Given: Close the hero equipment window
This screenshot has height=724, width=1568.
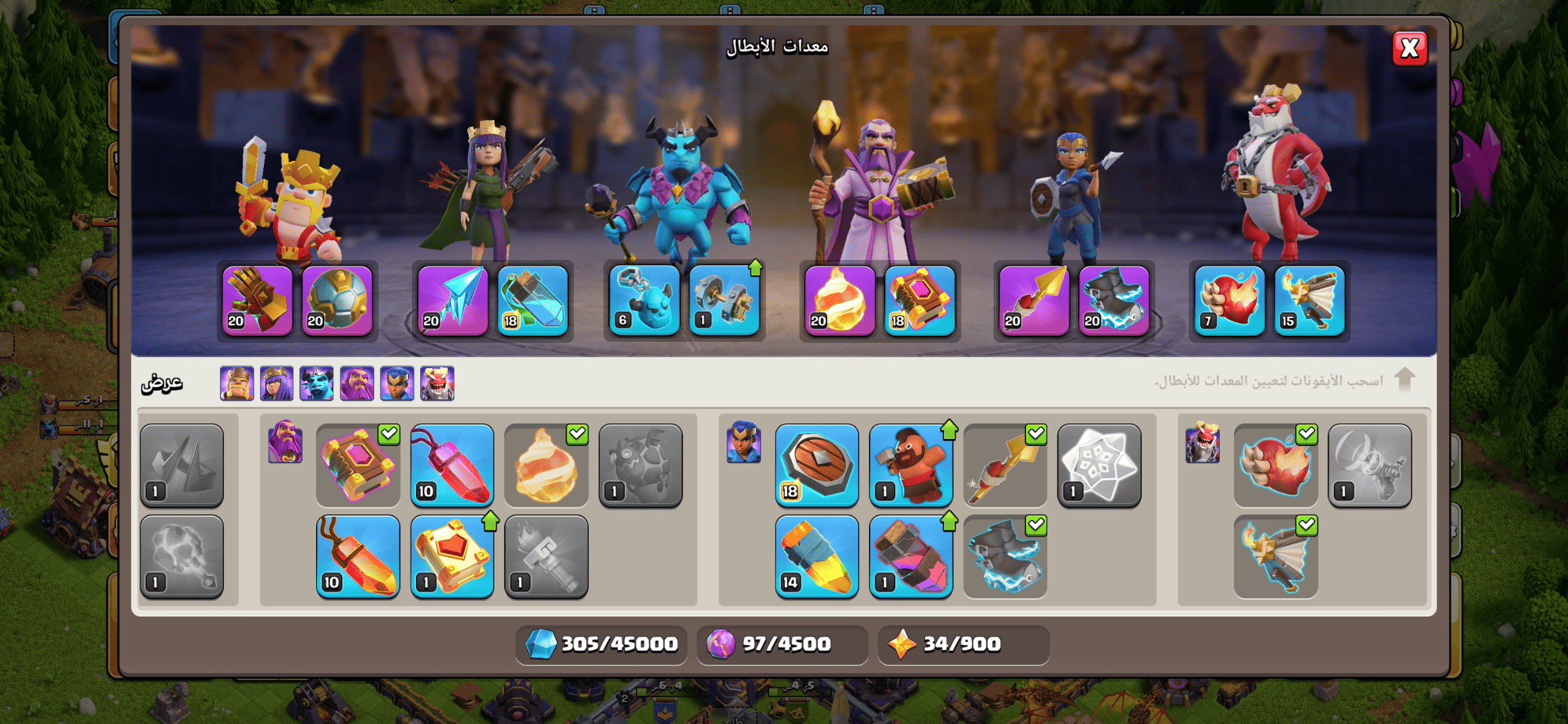Looking at the screenshot, I should pos(1409,48).
